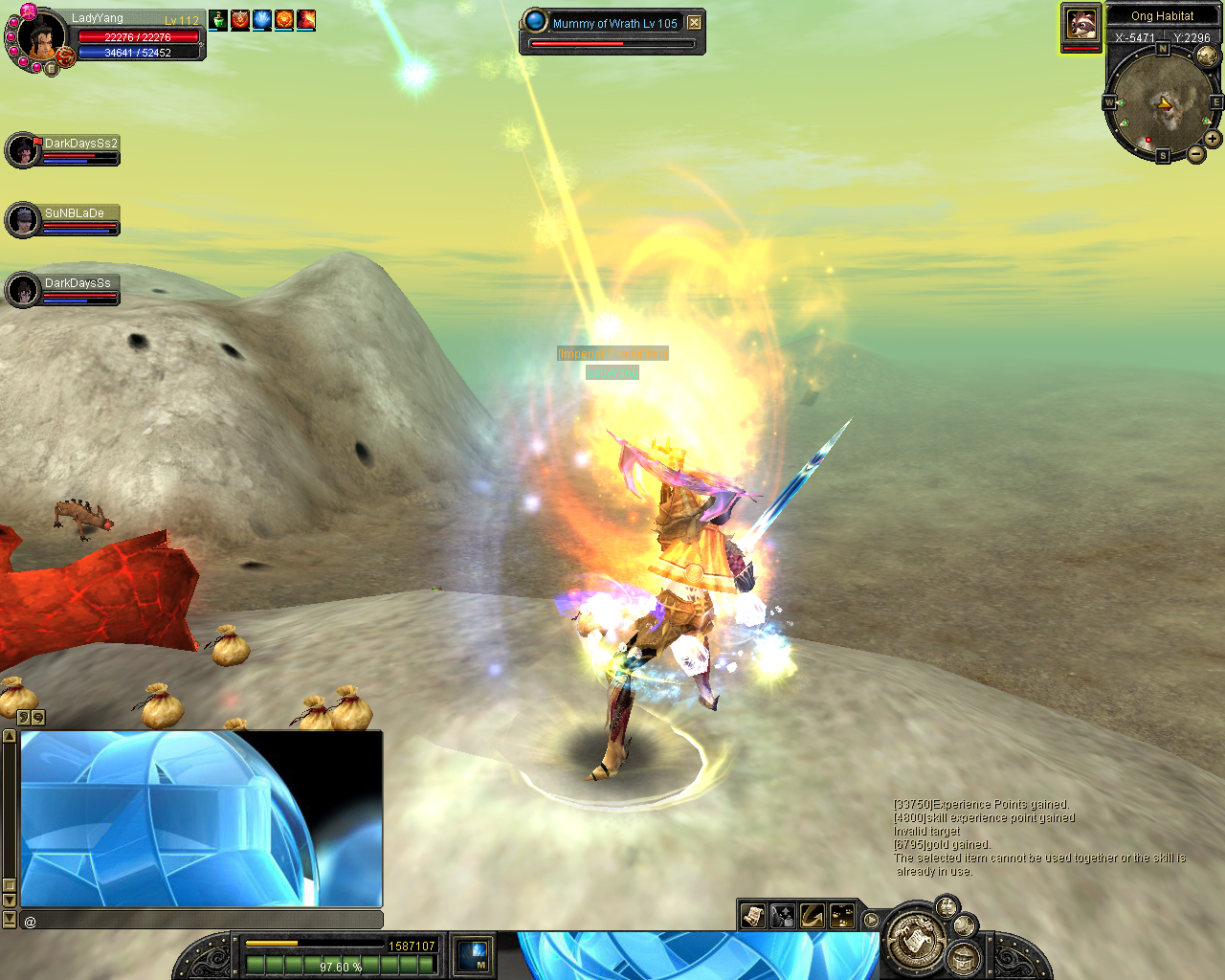Open the raccoon pet portrait

click(x=1081, y=24)
